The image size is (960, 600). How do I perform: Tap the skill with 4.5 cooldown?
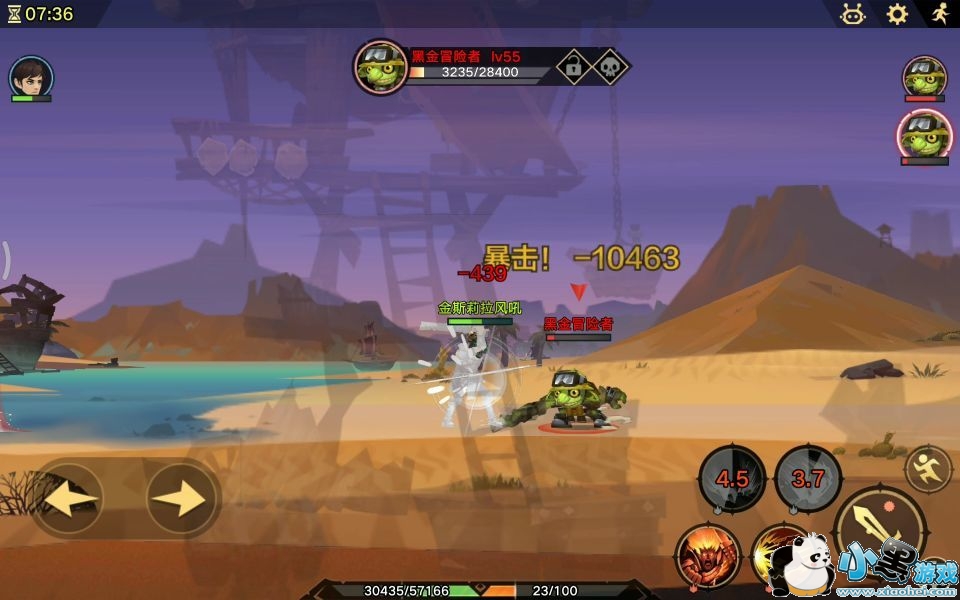(x=732, y=478)
